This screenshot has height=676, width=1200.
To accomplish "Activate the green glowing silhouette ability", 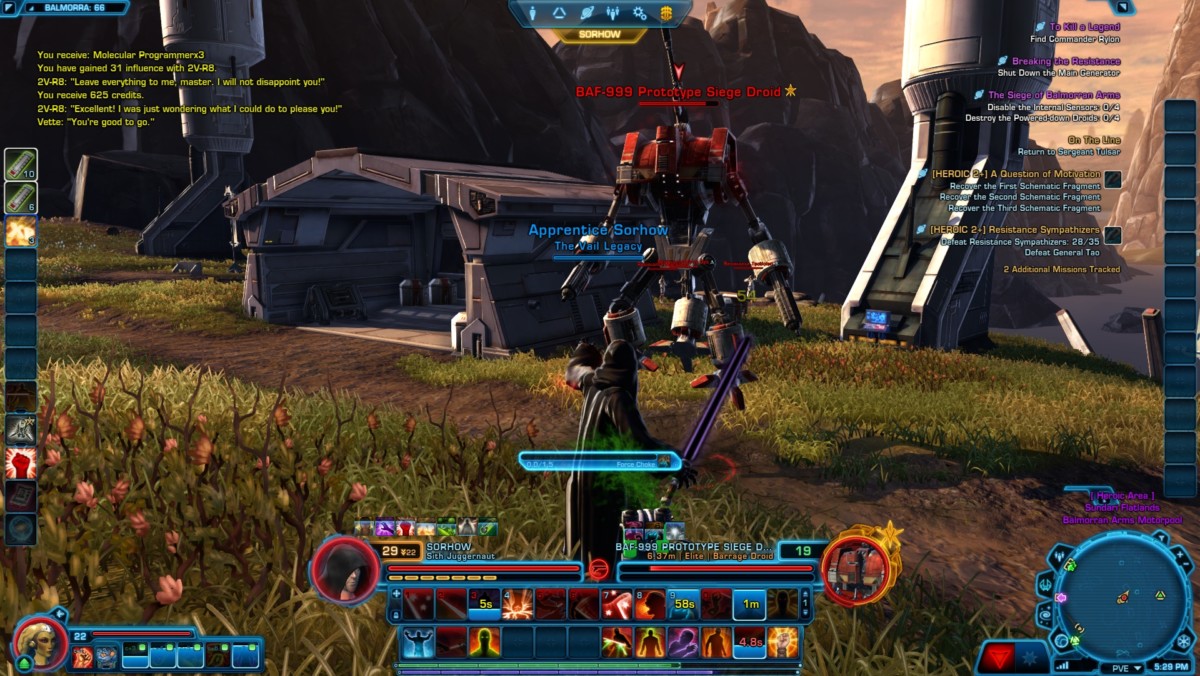I will click(484, 641).
